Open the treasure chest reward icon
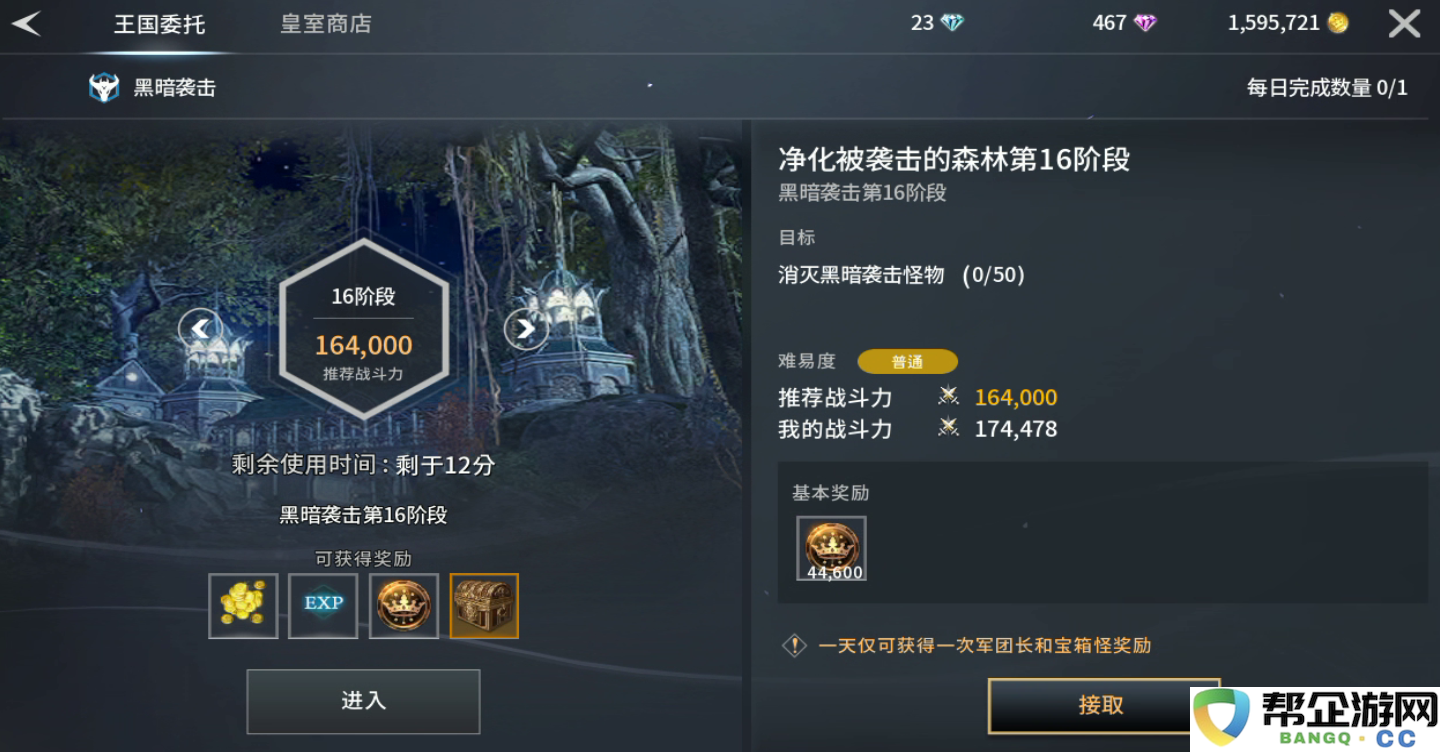Screen dimensions: 1440x752 [x=483, y=606]
